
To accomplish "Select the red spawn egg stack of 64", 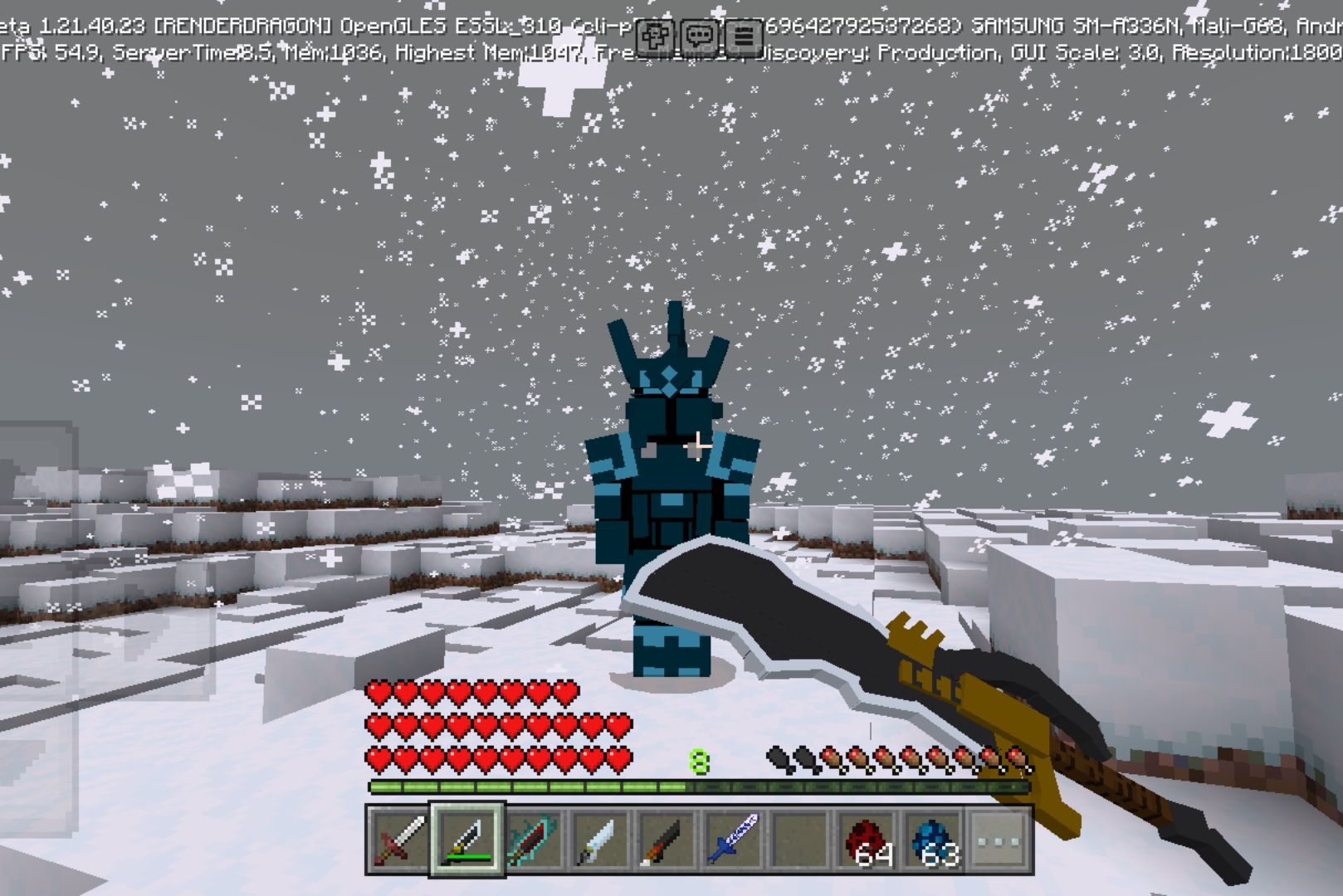I will [866, 839].
